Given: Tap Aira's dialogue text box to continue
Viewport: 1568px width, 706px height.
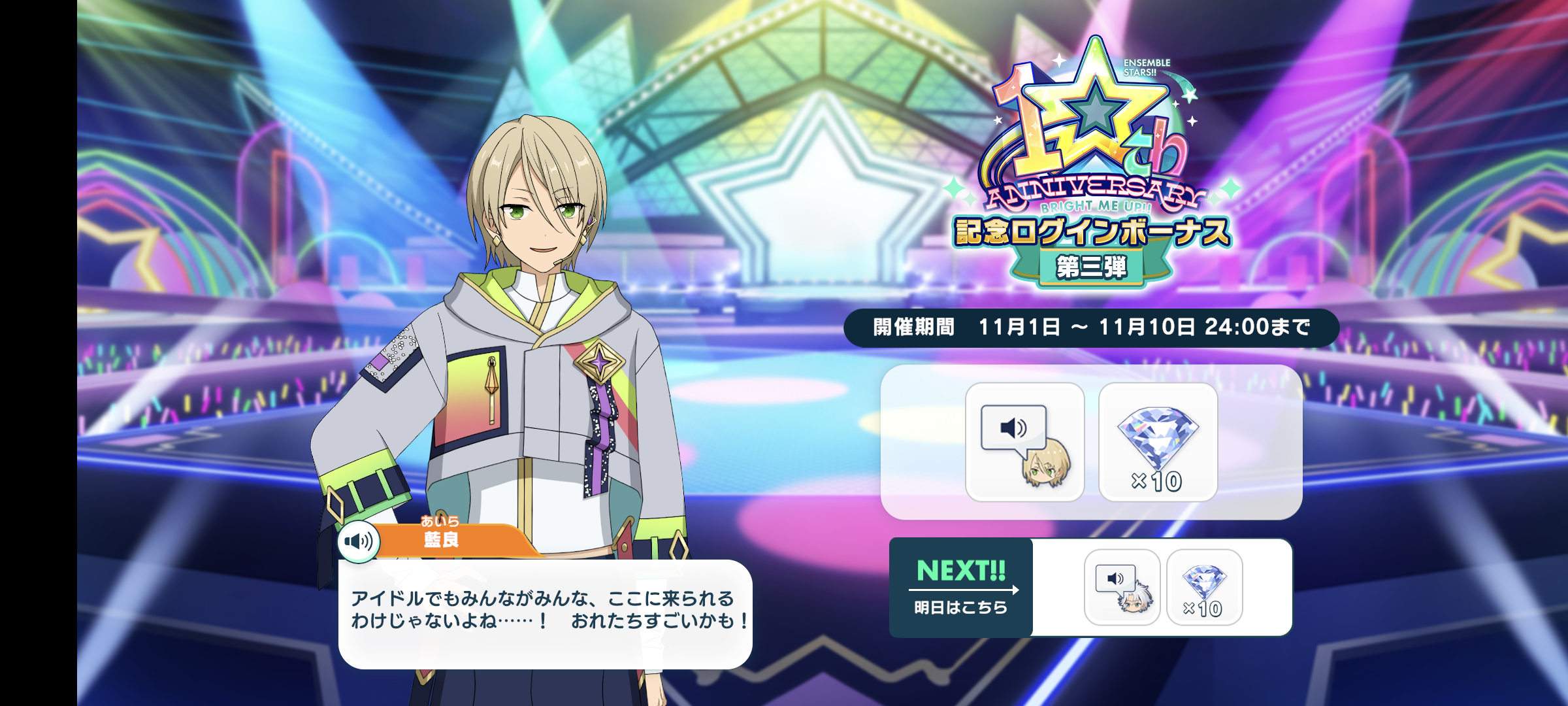Looking at the screenshot, I should (545, 613).
